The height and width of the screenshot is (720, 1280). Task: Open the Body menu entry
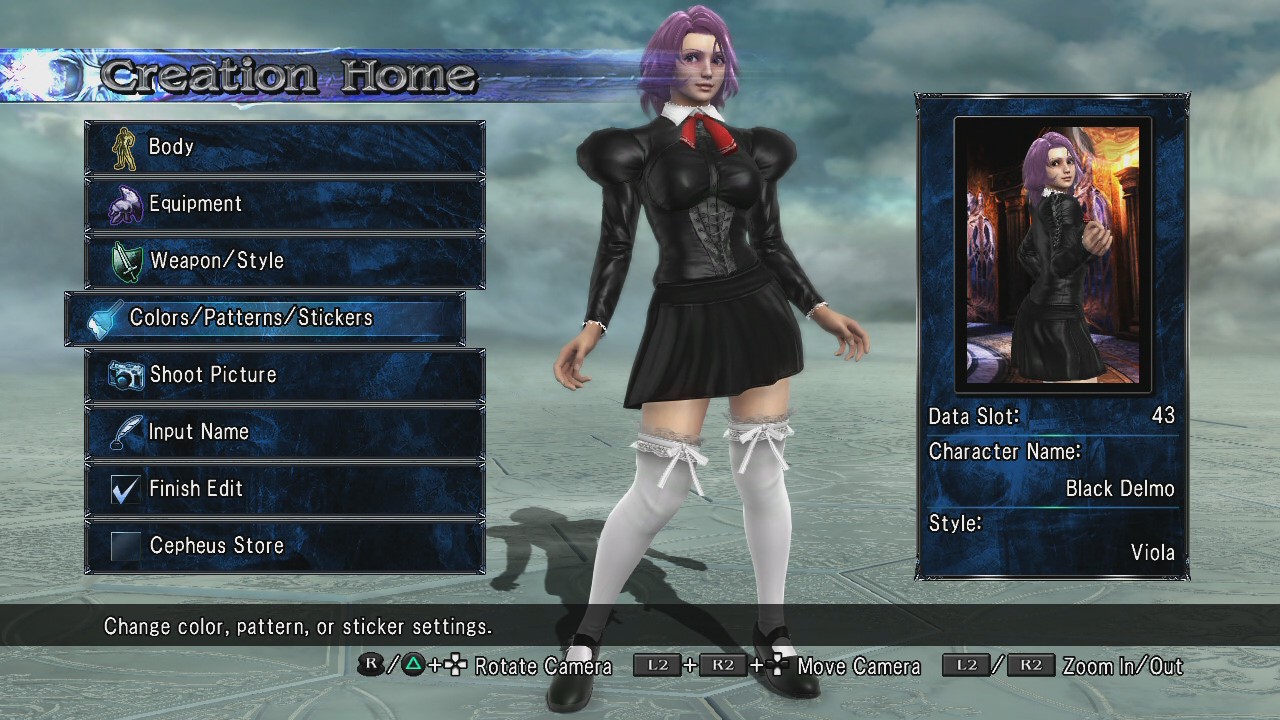(284, 147)
